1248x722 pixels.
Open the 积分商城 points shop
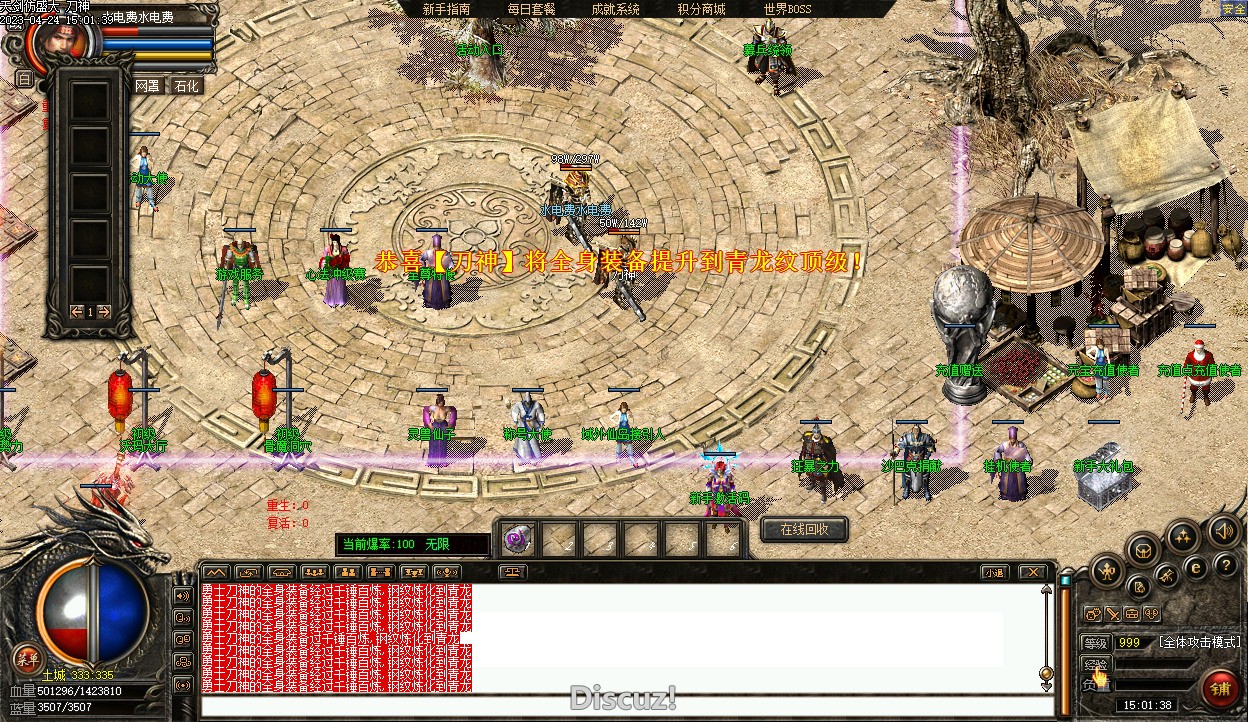(701, 9)
